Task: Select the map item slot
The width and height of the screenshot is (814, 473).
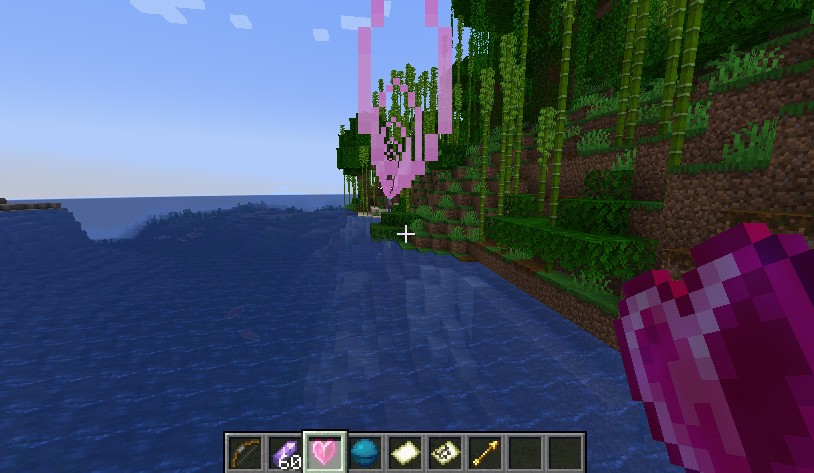Action: pyautogui.click(x=445, y=452)
